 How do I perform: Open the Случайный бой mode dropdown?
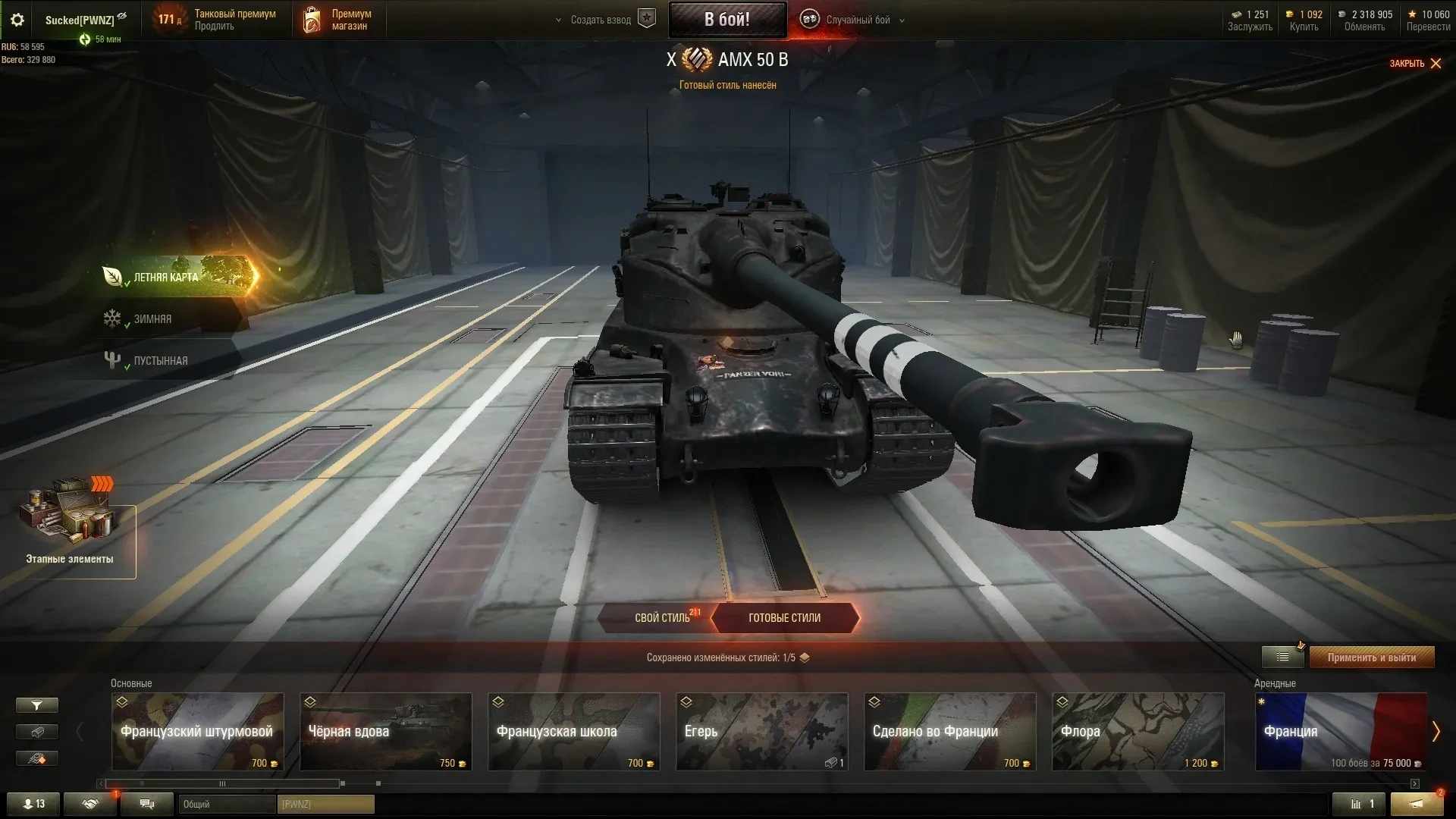(x=858, y=20)
